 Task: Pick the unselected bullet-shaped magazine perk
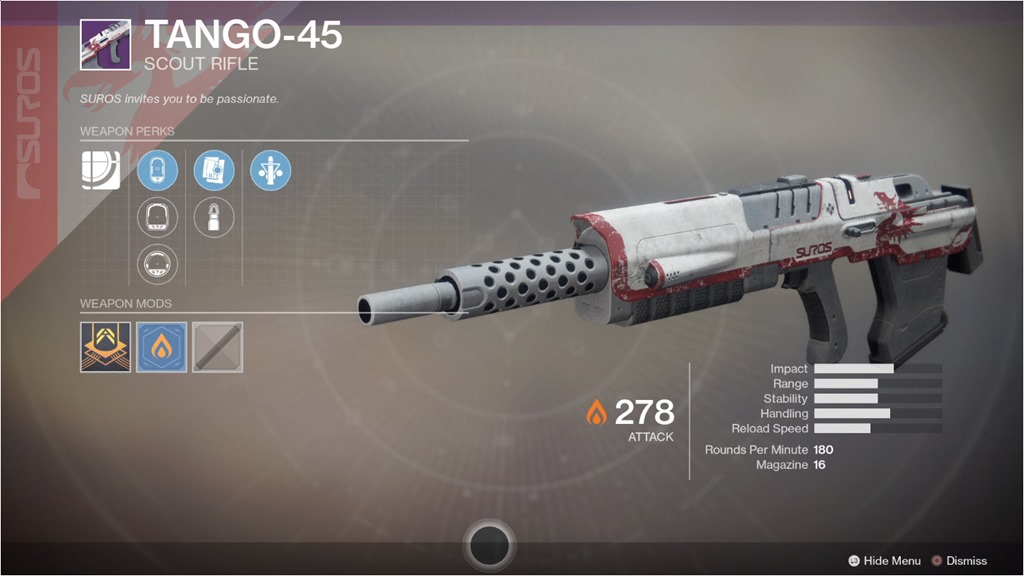coord(213,217)
